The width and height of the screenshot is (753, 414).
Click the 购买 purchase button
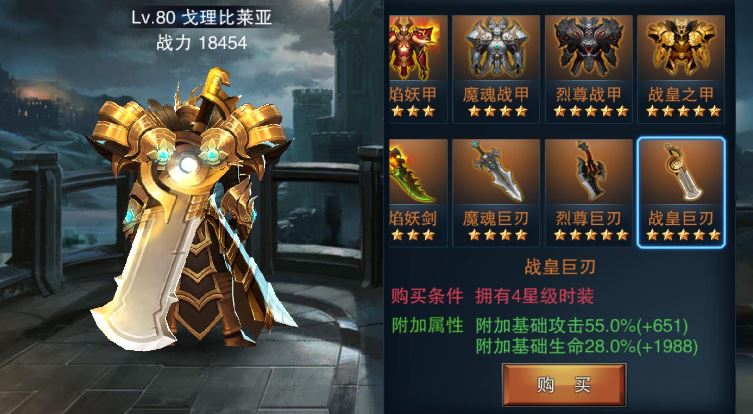pos(564,384)
